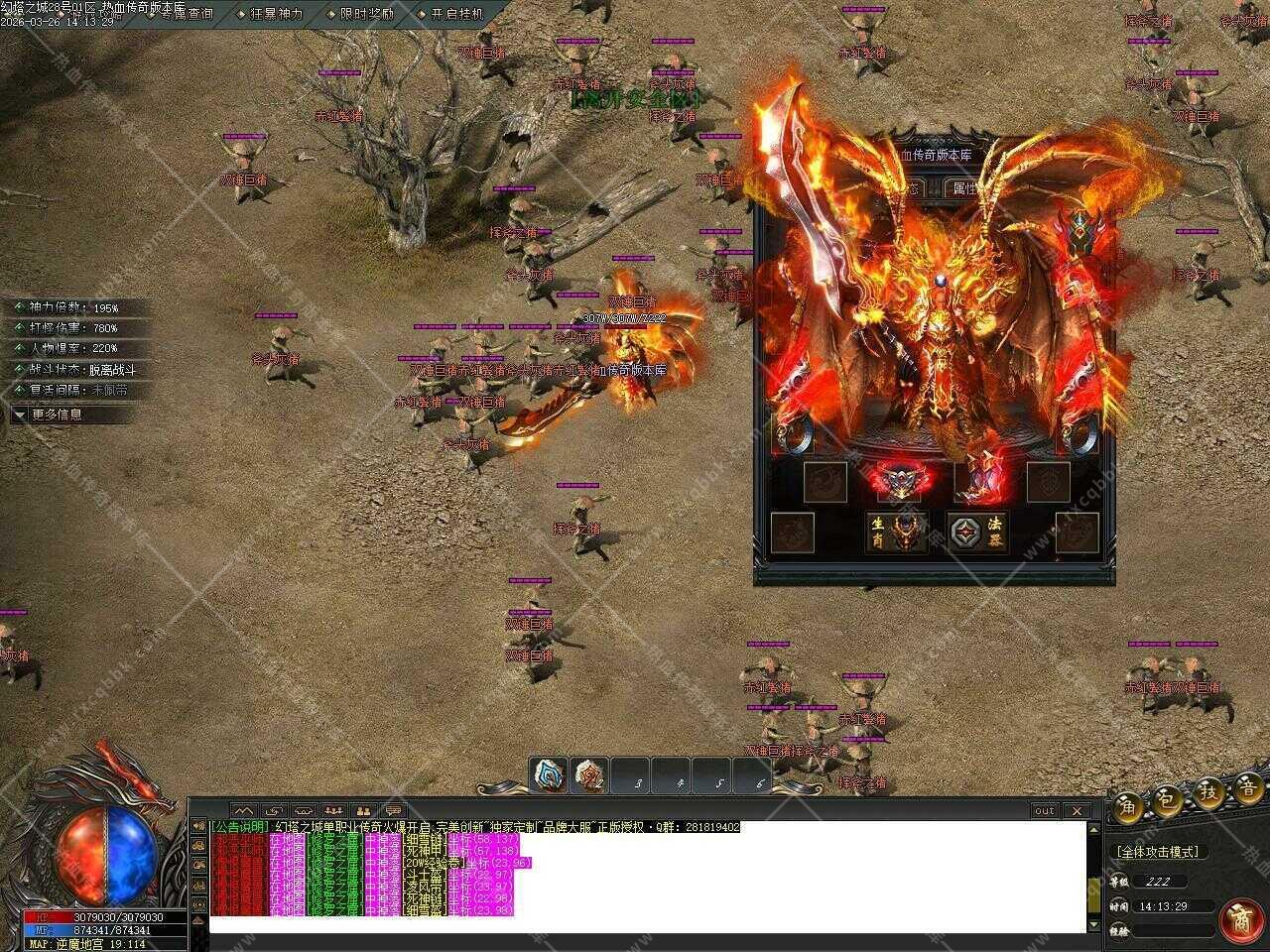Expand the 更多信息 more info panel

(58, 415)
